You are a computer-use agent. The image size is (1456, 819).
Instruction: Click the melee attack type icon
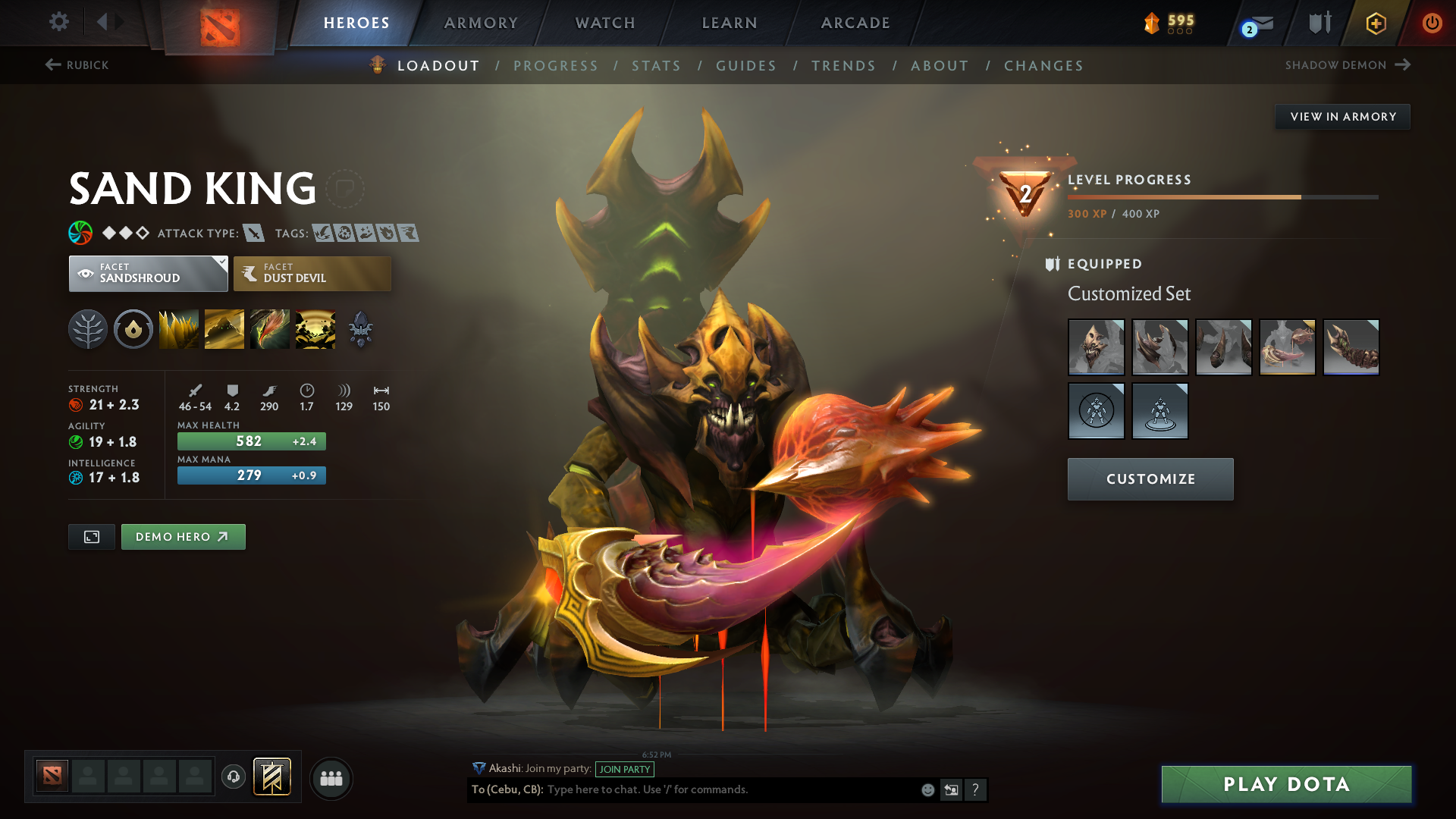click(255, 233)
